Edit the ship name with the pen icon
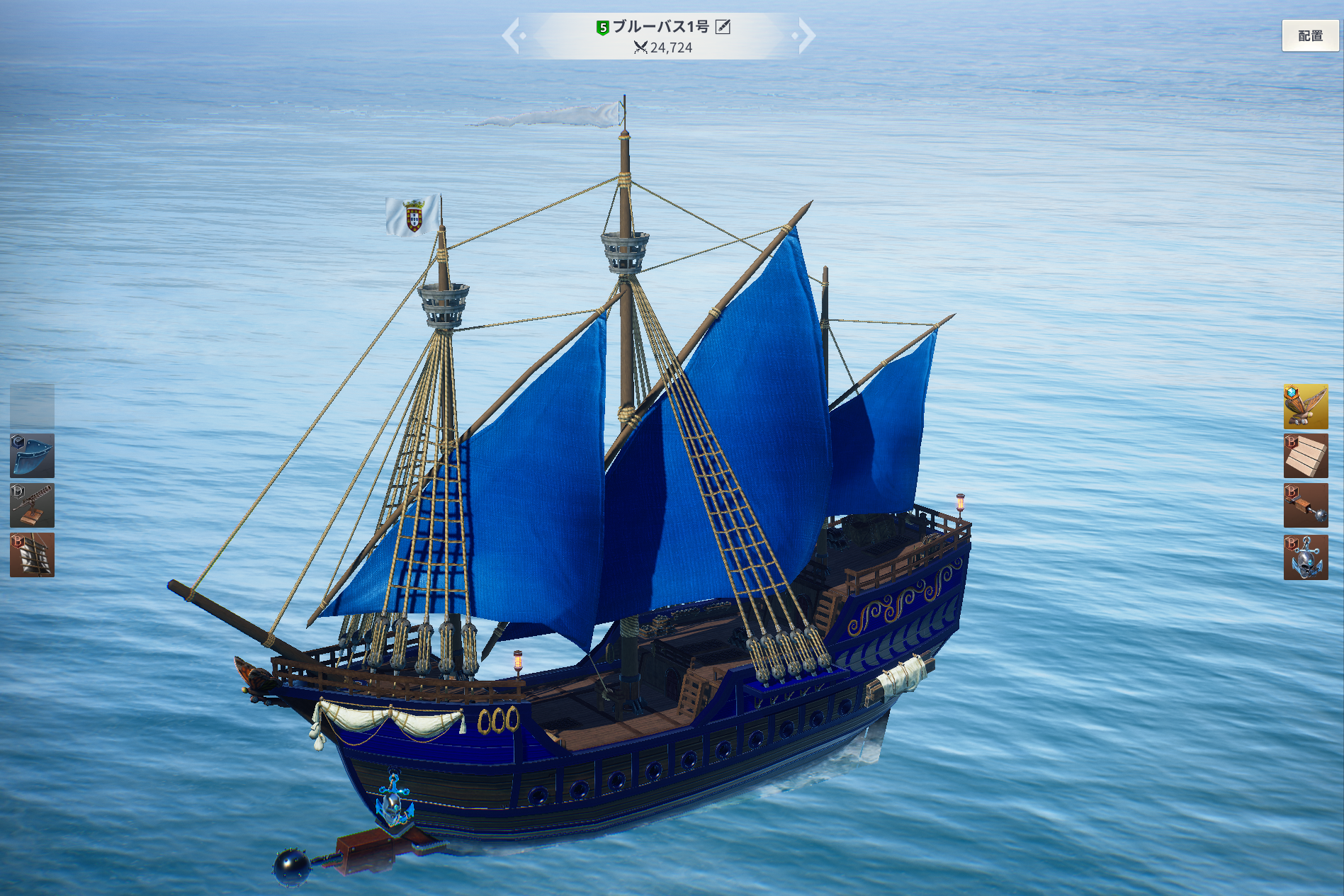The image size is (1344, 896). click(x=723, y=27)
